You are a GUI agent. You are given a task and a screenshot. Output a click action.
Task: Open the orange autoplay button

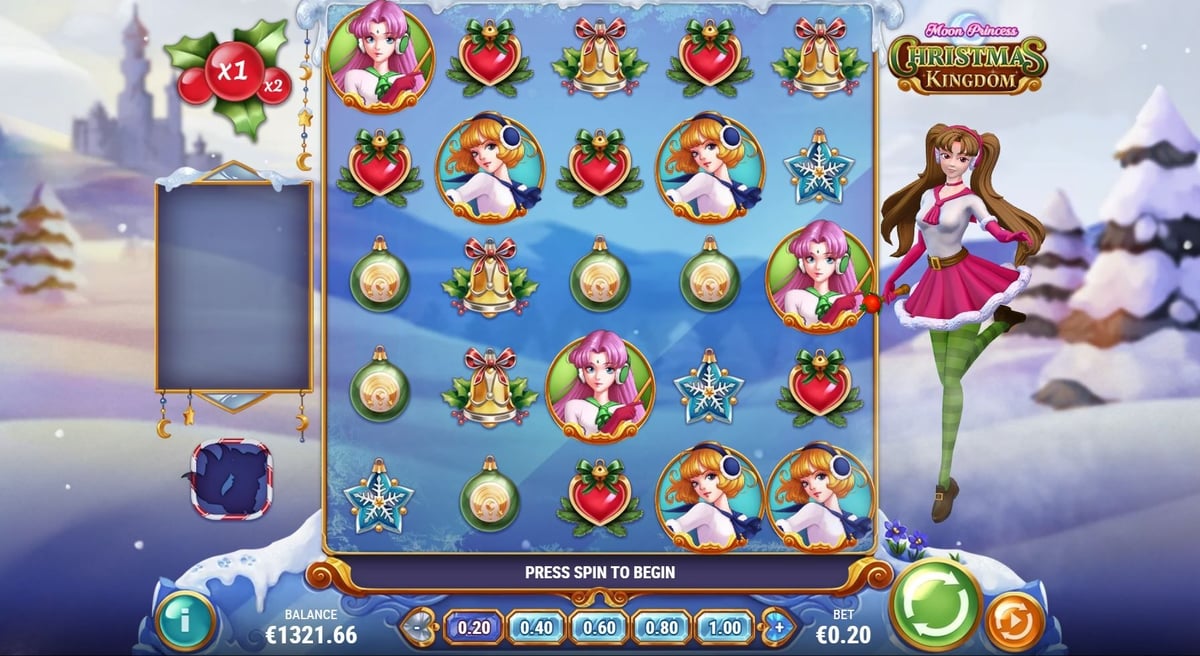click(x=1015, y=621)
